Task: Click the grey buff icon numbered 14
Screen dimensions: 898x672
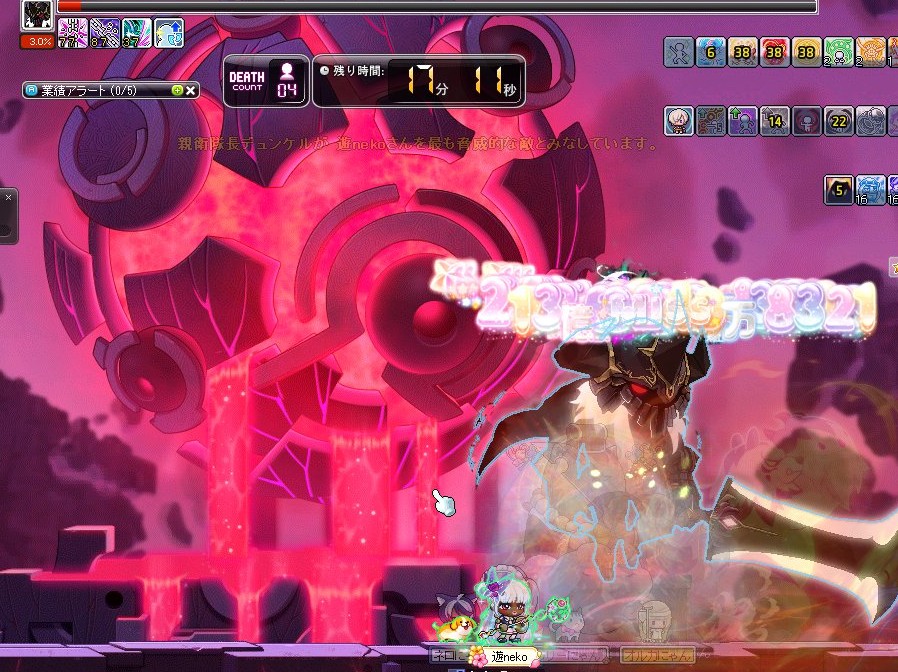Action: pyautogui.click(x=775, y=121)
